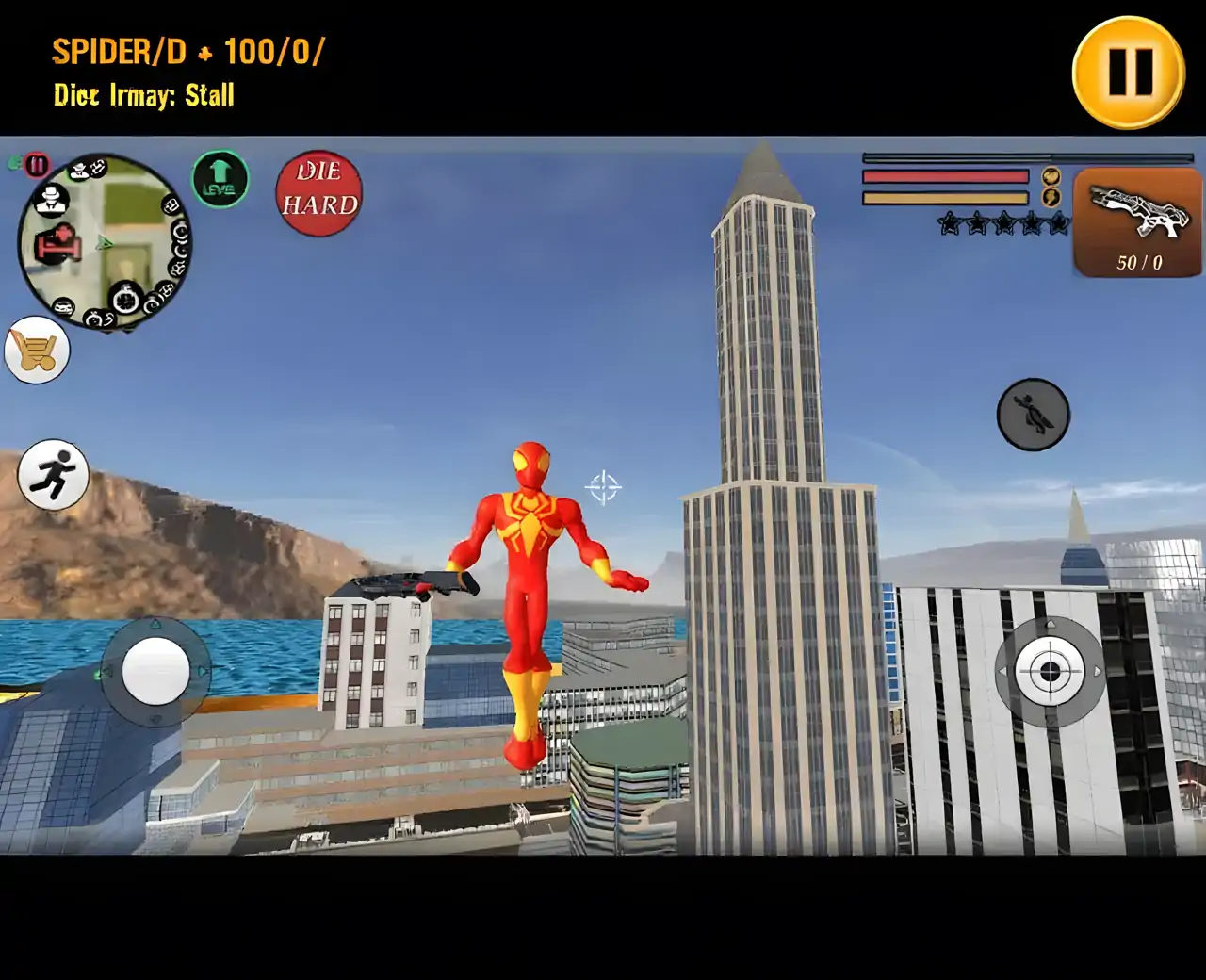Tap the white movement joystick knob

pyautogui.click(x=155, y=671)
